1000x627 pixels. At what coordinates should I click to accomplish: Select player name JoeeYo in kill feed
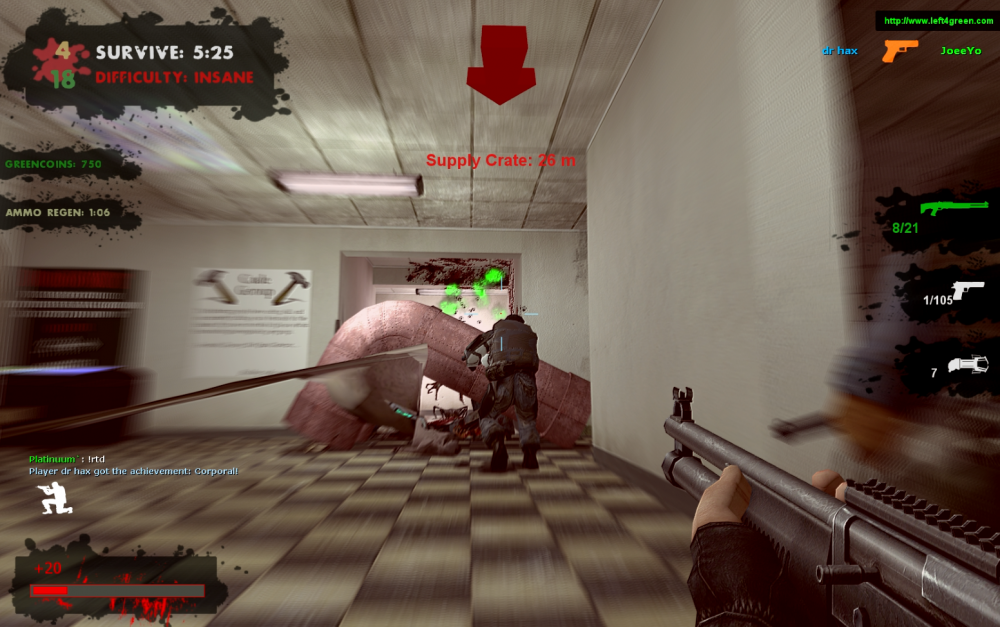(960, 50)
